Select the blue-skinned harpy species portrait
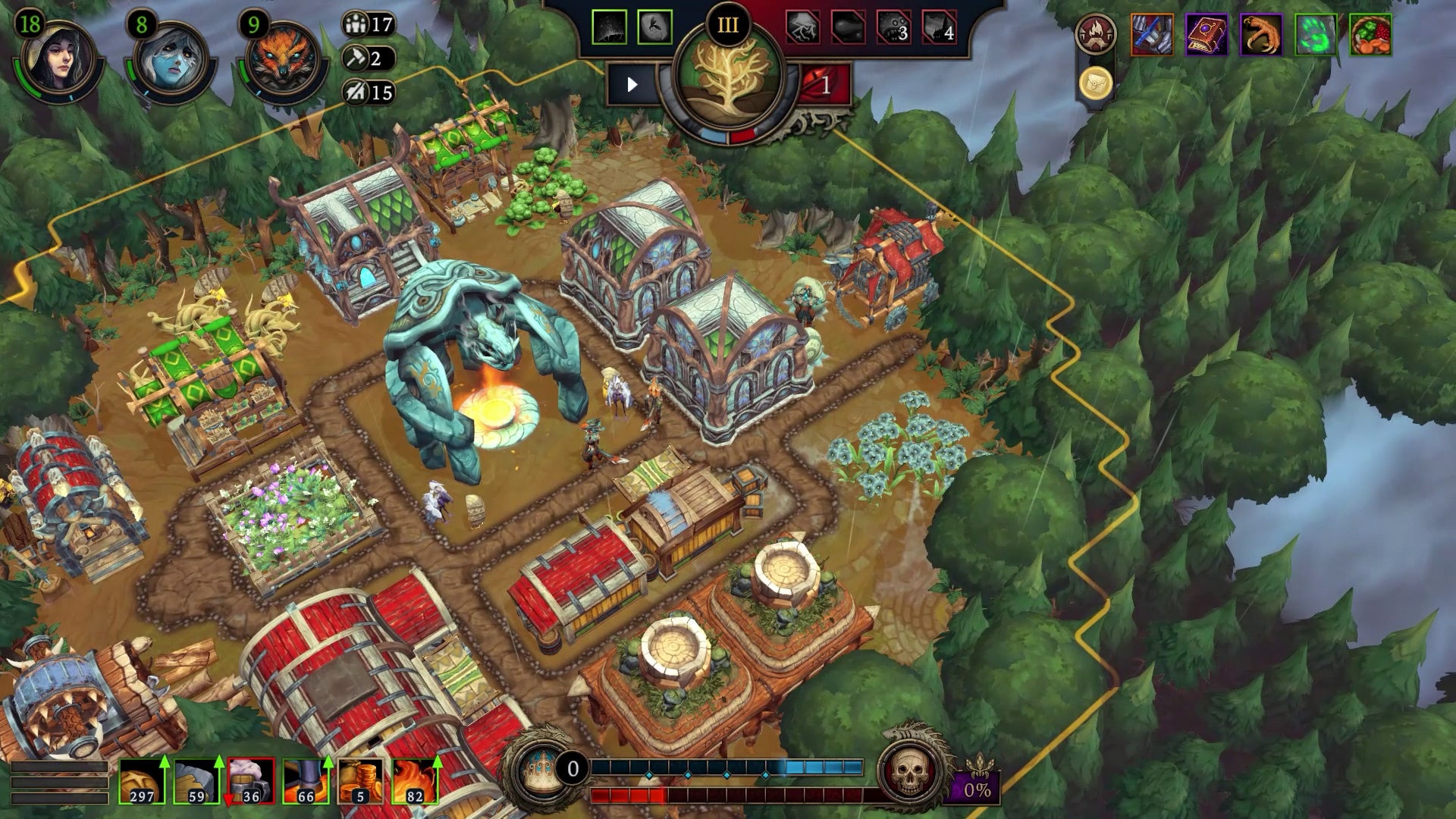 170,61
